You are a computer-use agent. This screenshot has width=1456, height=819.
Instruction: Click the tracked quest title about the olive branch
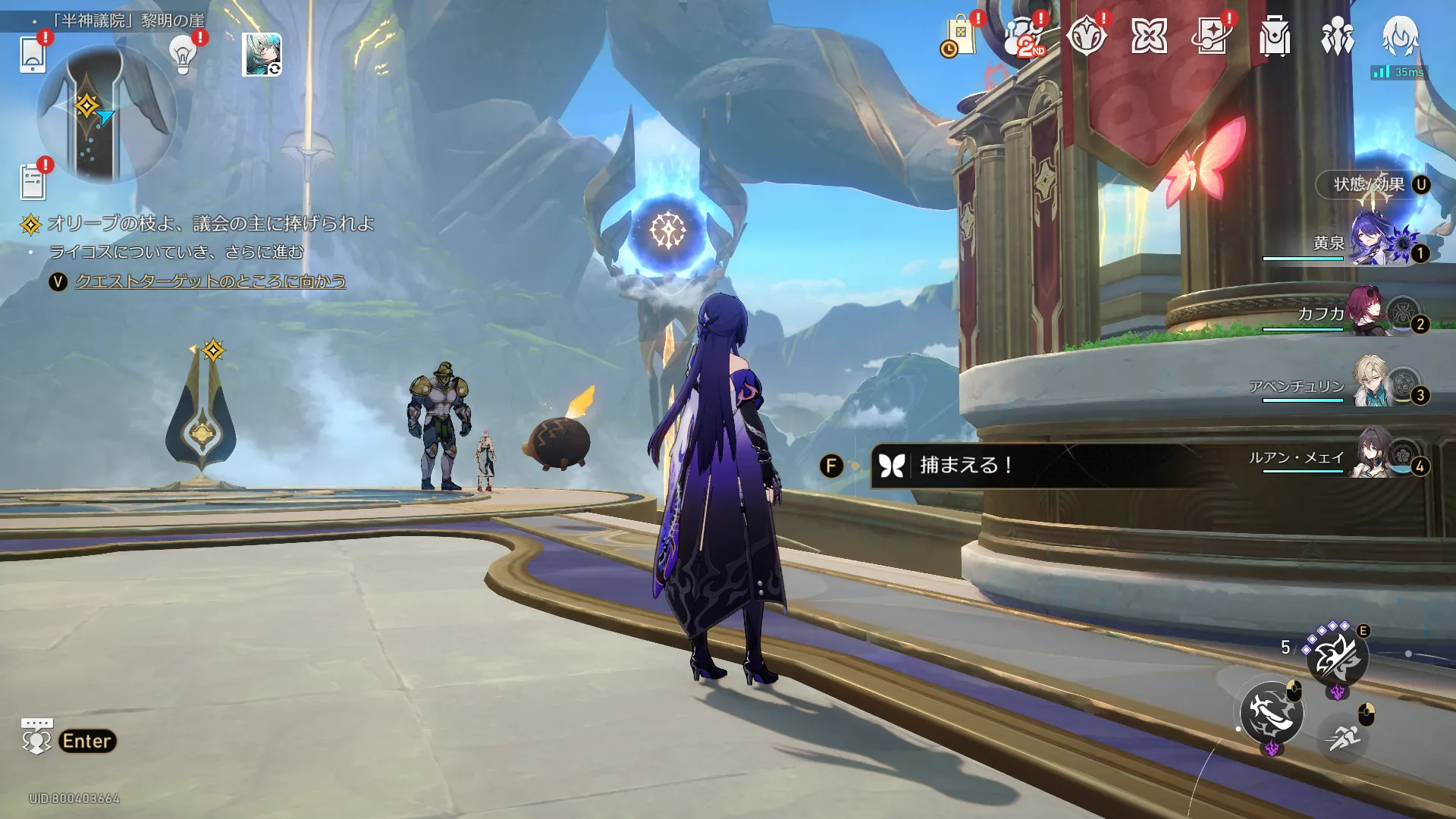(211, 224)
